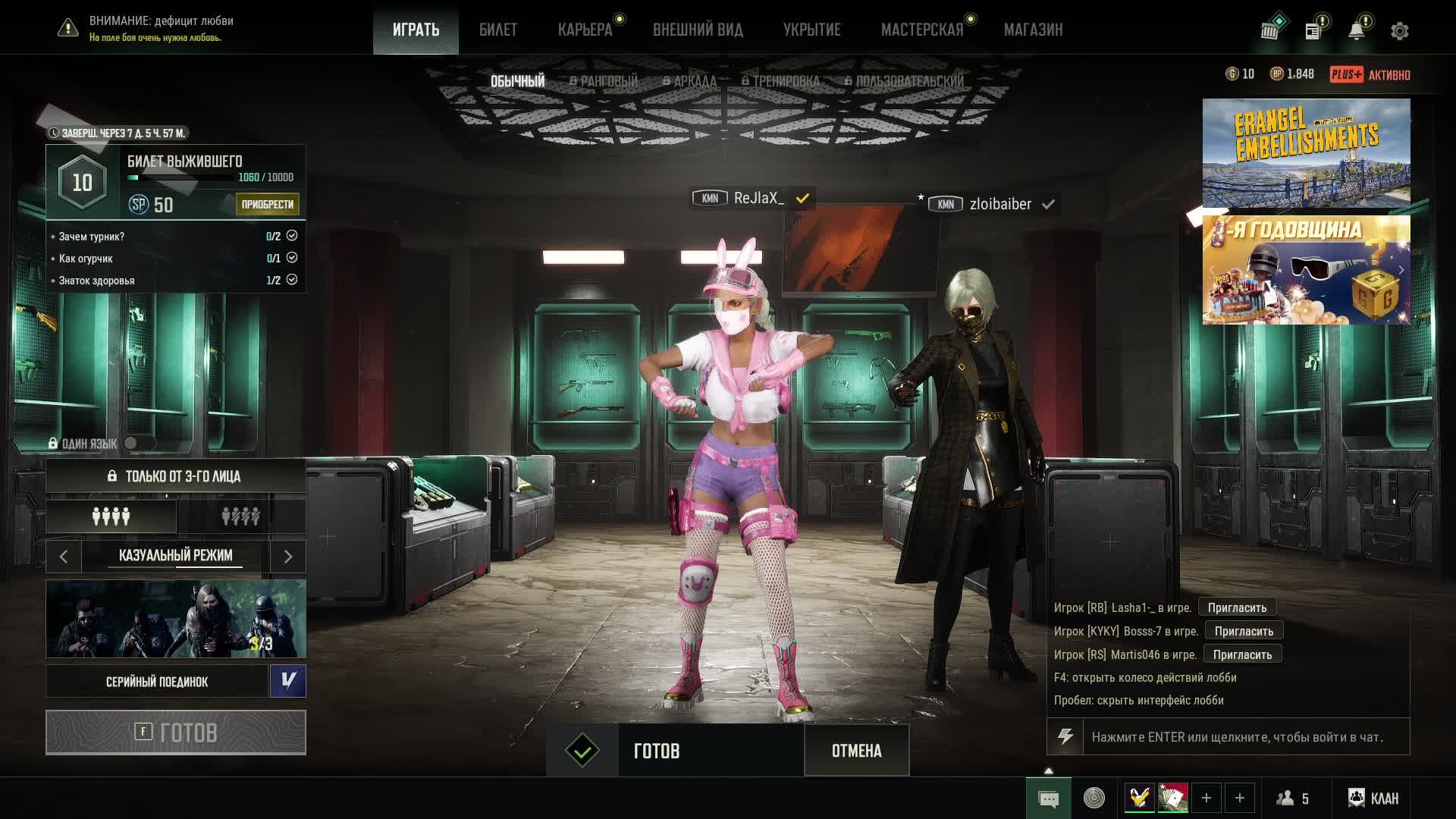Screen dimensions: 1456x819
Task: Go to the УКРЫТИЕ tab
Action: 811,30
